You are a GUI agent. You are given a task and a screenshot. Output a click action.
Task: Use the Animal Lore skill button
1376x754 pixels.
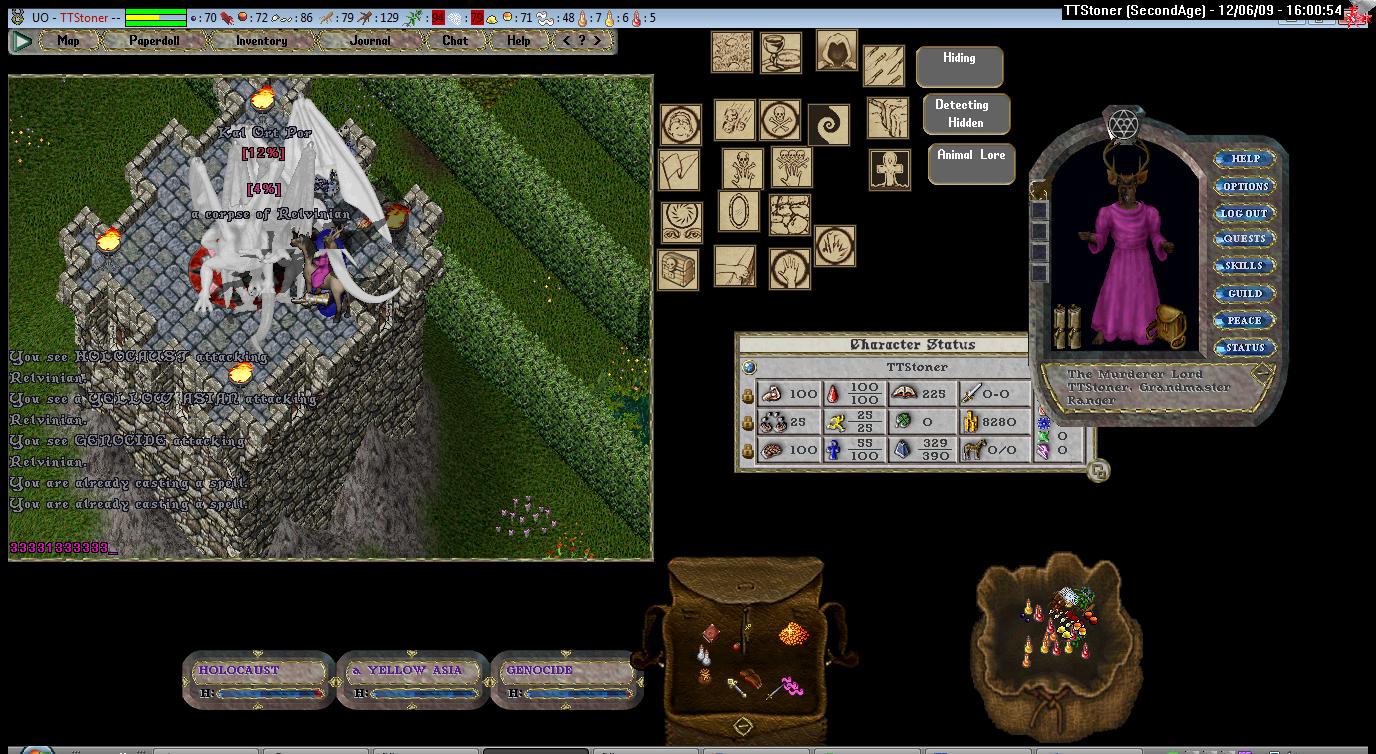pyautogui.click(x=971, y=163)
